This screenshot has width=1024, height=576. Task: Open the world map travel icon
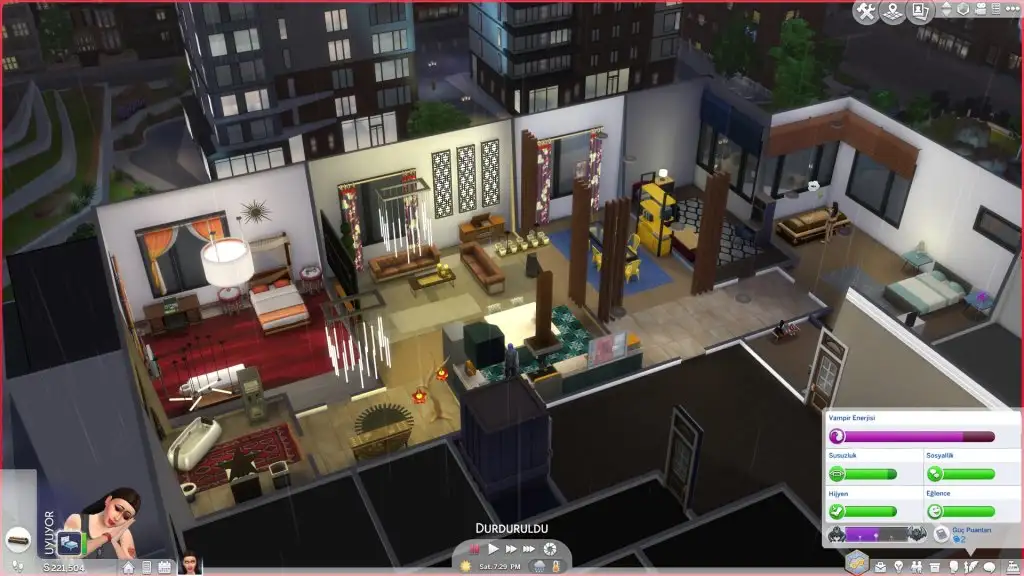pos(891,11)
